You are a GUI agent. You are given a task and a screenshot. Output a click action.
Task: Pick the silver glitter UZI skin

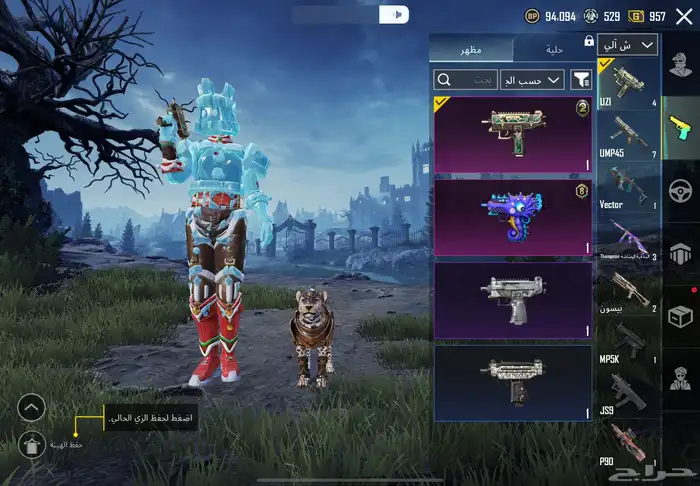coord(512,383)
